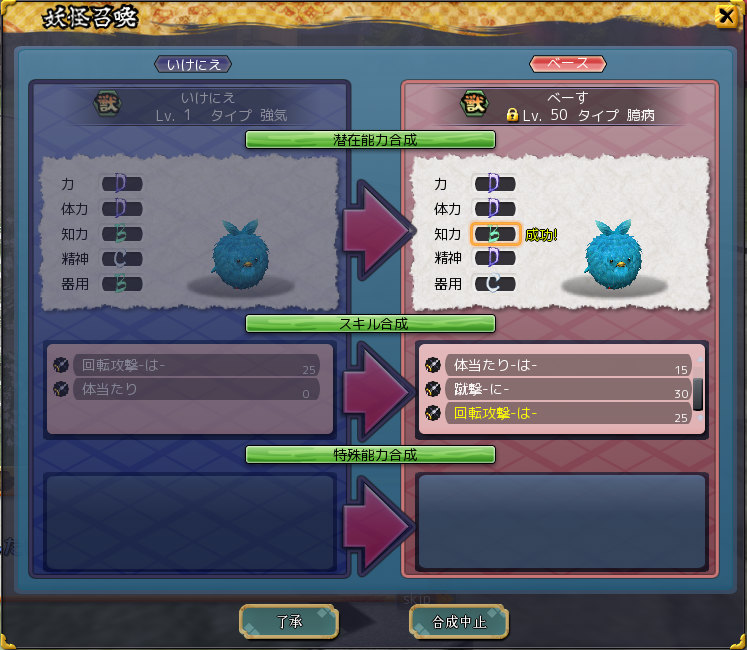The height and width of the screenshot is (650, 747).
Task: Cancel fusion with 合成中止 button
Action: [459, 621]
